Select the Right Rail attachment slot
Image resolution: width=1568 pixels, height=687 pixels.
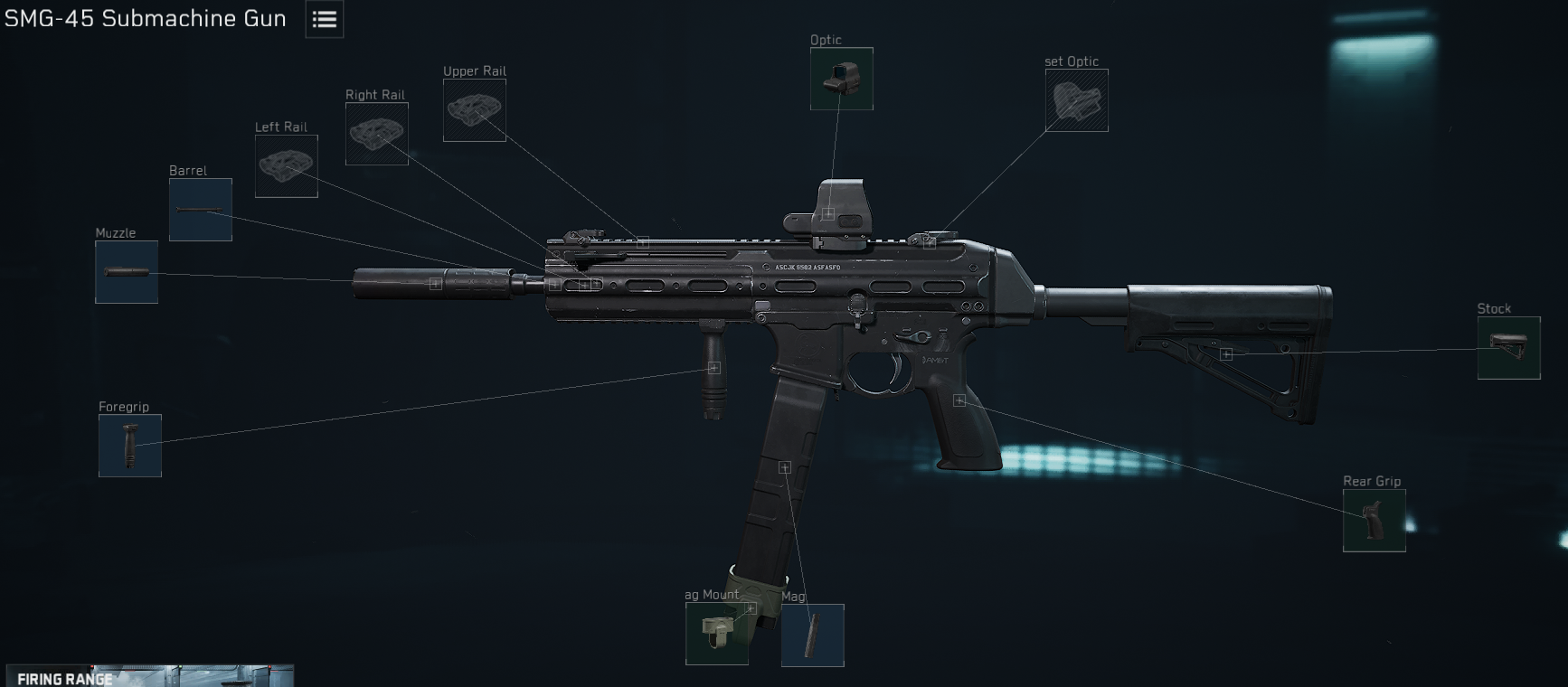click(x=375, y=134)
